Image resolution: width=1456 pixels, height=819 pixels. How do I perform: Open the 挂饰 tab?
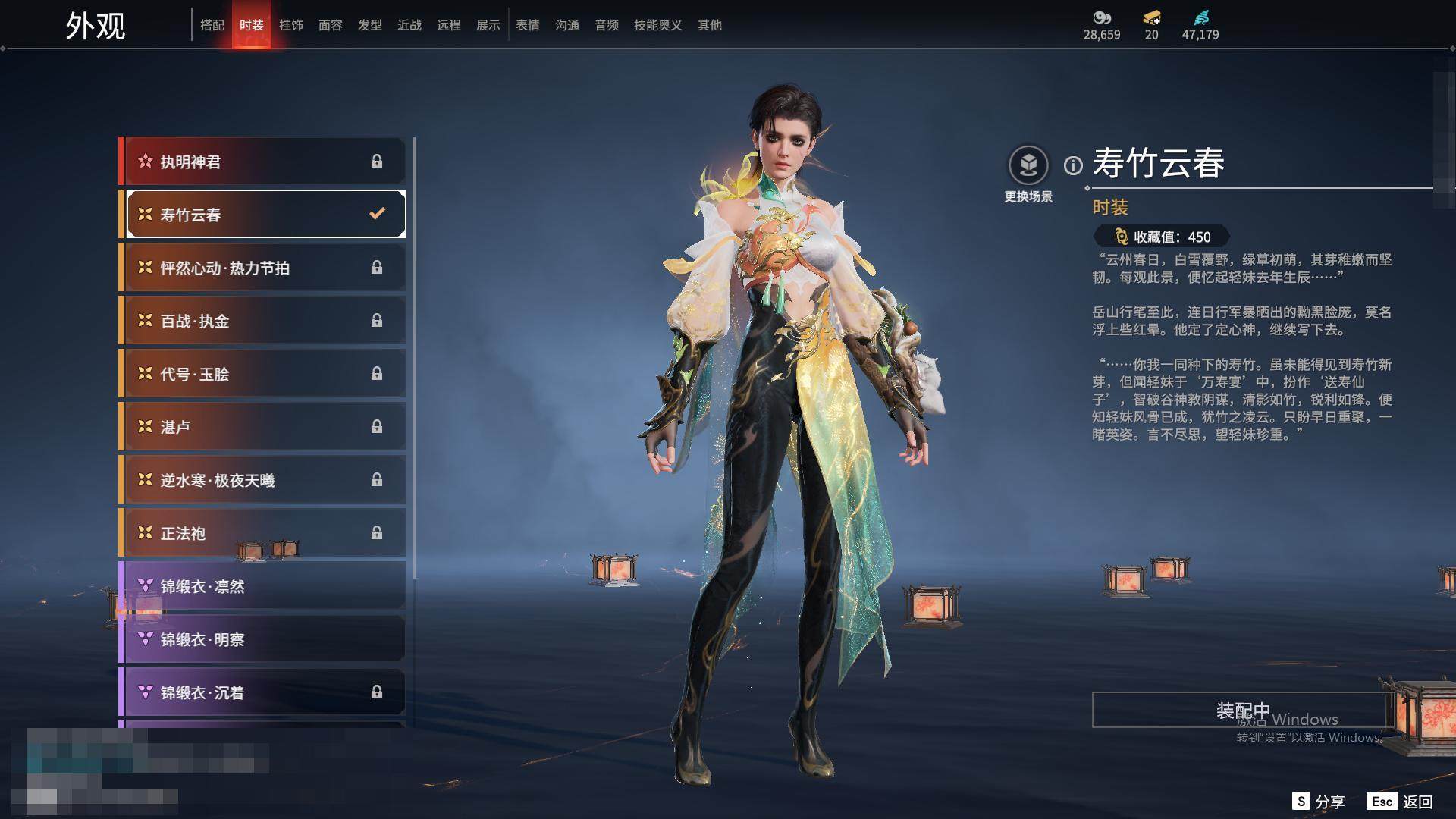[x=290, y=25]
